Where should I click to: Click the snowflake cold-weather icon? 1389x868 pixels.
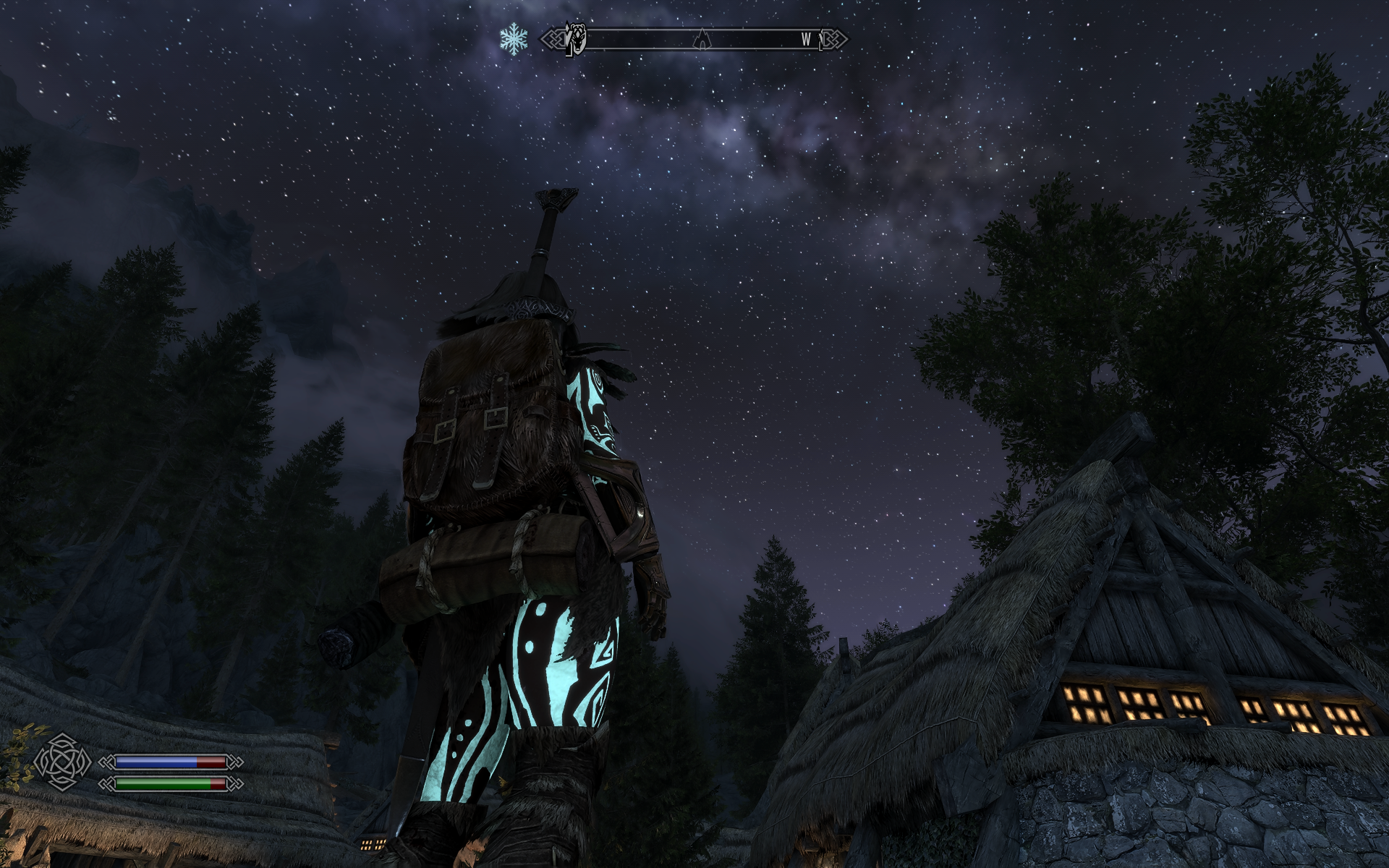click(x=514, y=38)
